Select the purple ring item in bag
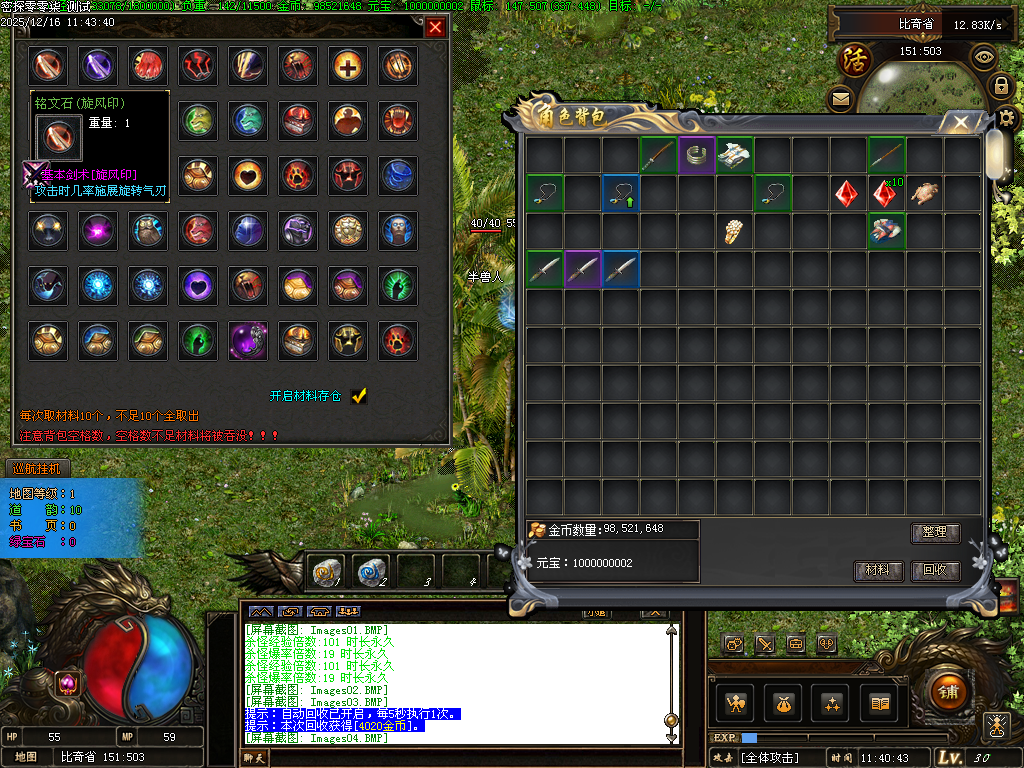The image size is (1024, 768). (697, 155)
